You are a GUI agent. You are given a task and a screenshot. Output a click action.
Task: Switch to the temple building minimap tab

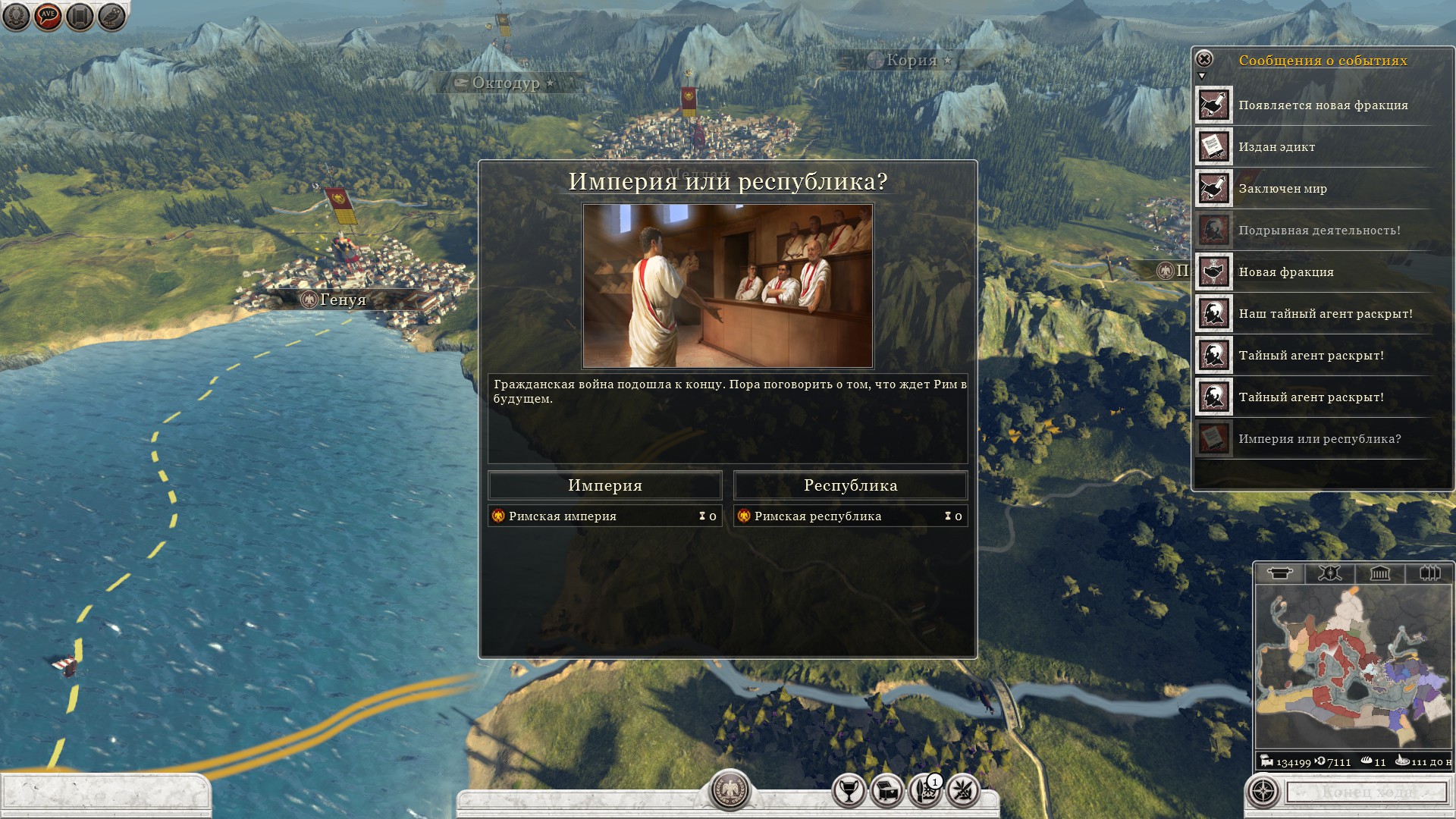(x=1379, y=573)
